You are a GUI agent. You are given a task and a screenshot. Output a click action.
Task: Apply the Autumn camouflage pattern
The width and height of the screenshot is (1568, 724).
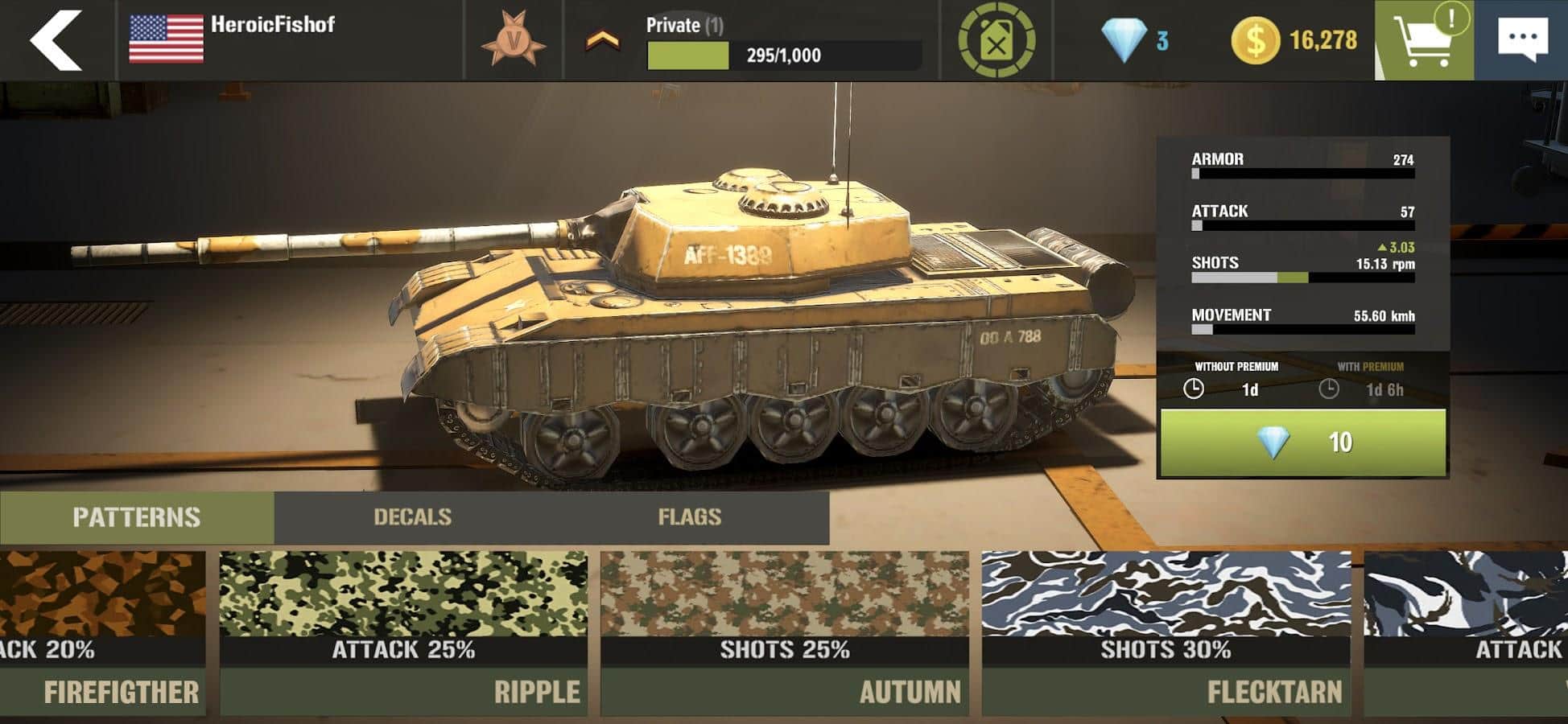click(x=785, y=632)
